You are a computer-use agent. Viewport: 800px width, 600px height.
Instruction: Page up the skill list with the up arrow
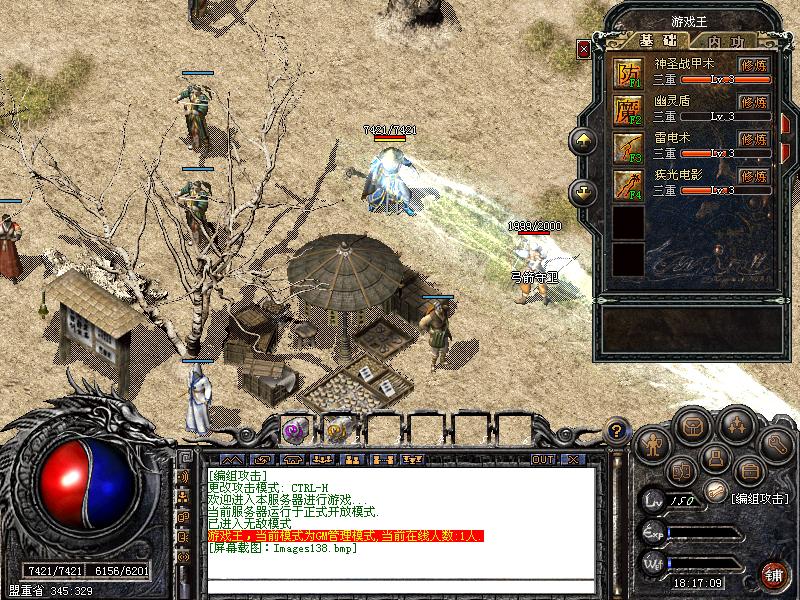[583, 141]
